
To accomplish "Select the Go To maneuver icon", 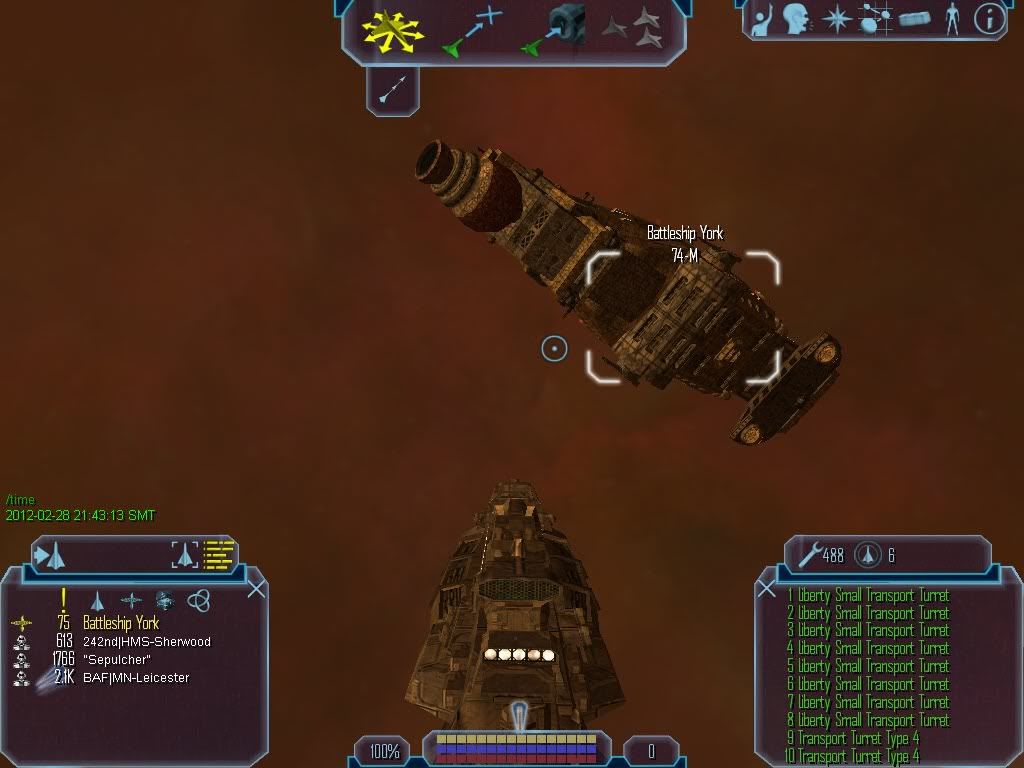I will pos(470,31).
